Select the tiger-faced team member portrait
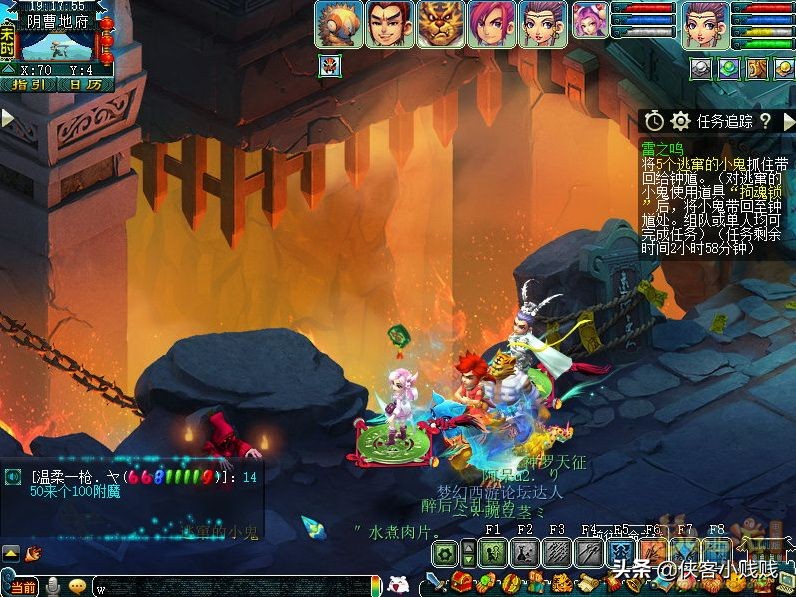The width and height of the screenshot is (796, 597). click(x=440, y=24)
